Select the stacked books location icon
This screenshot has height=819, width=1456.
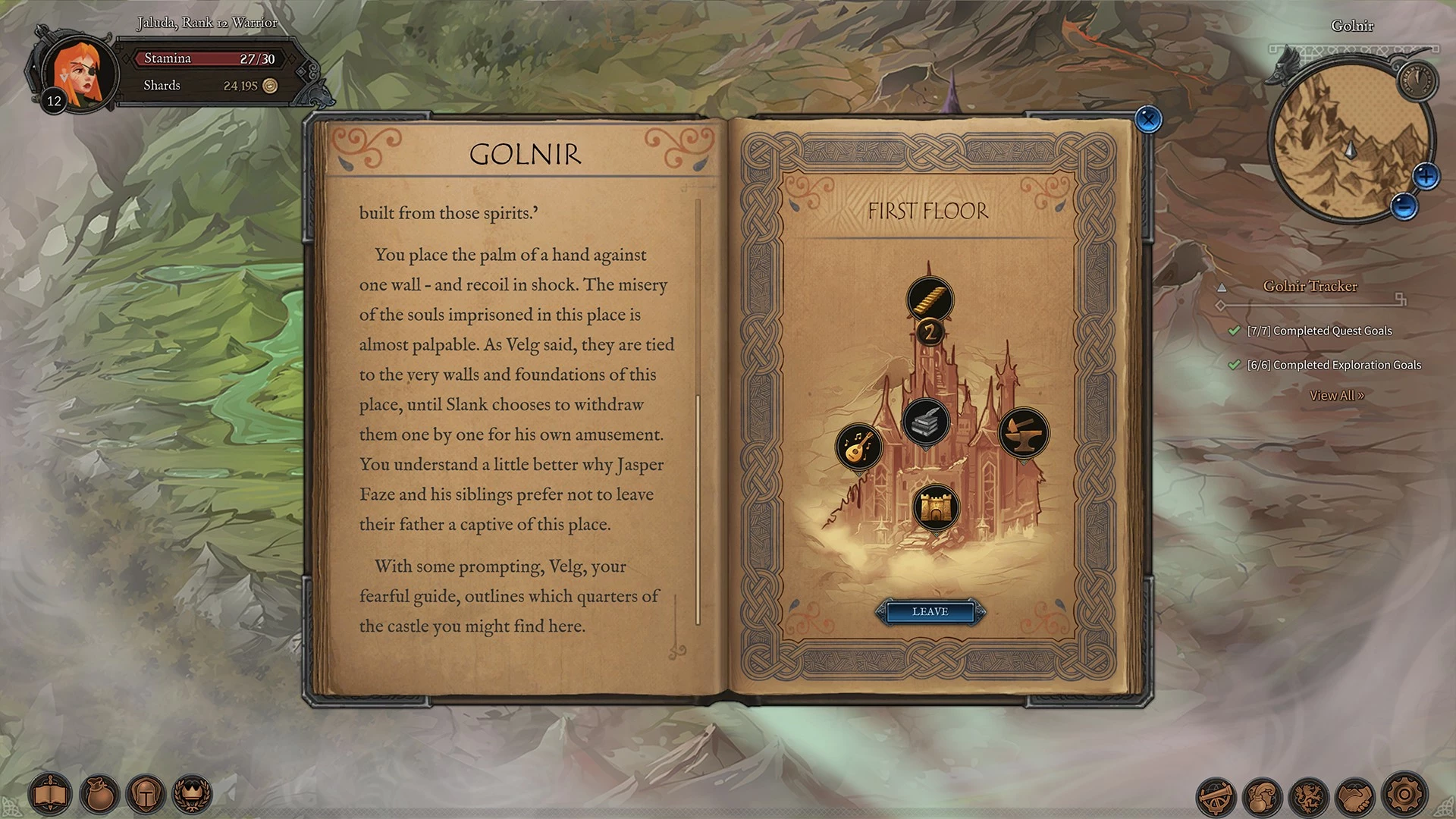pyautogui.click(x=926, y=421)
